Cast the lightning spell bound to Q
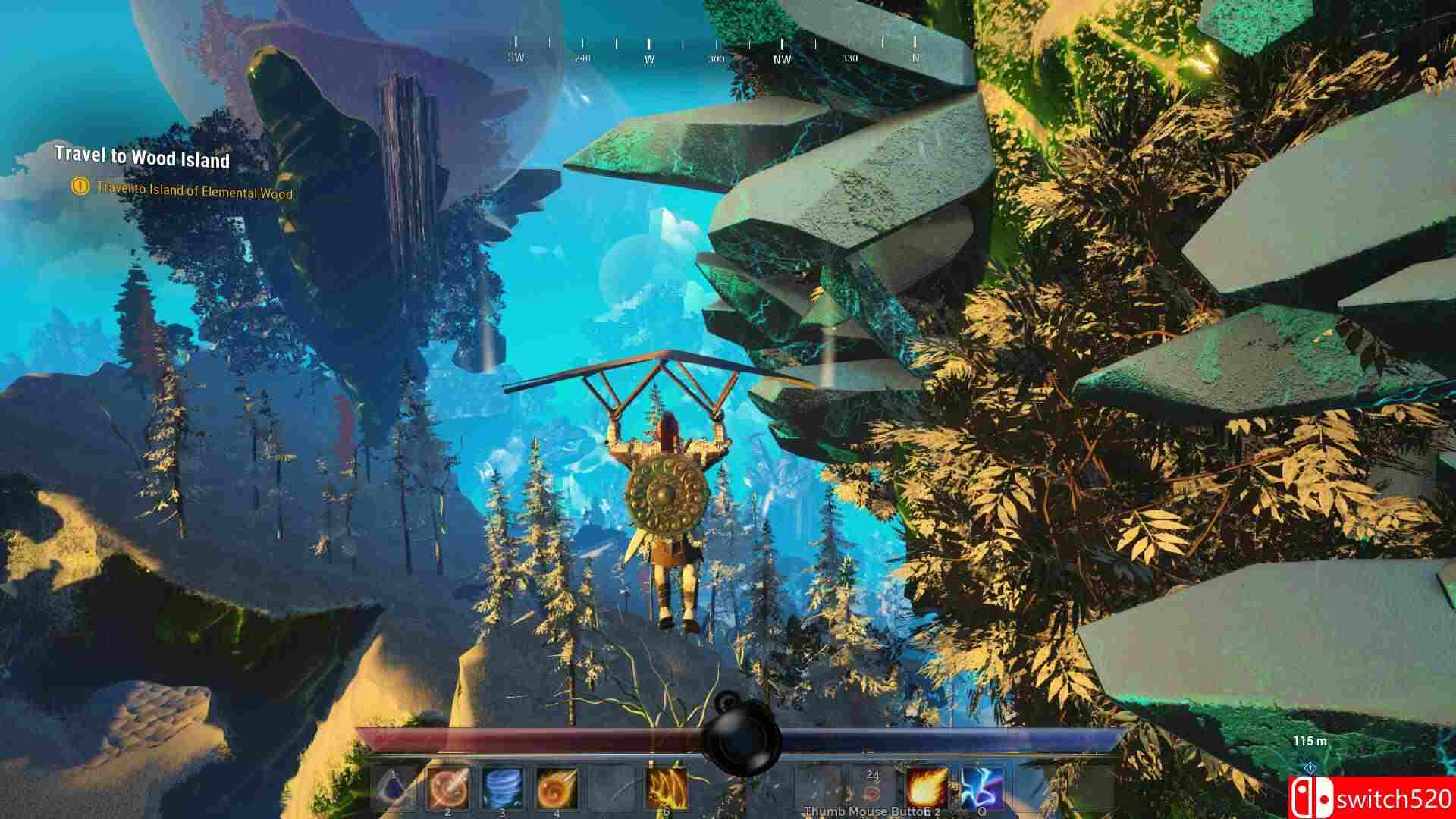 click(982, 789)
